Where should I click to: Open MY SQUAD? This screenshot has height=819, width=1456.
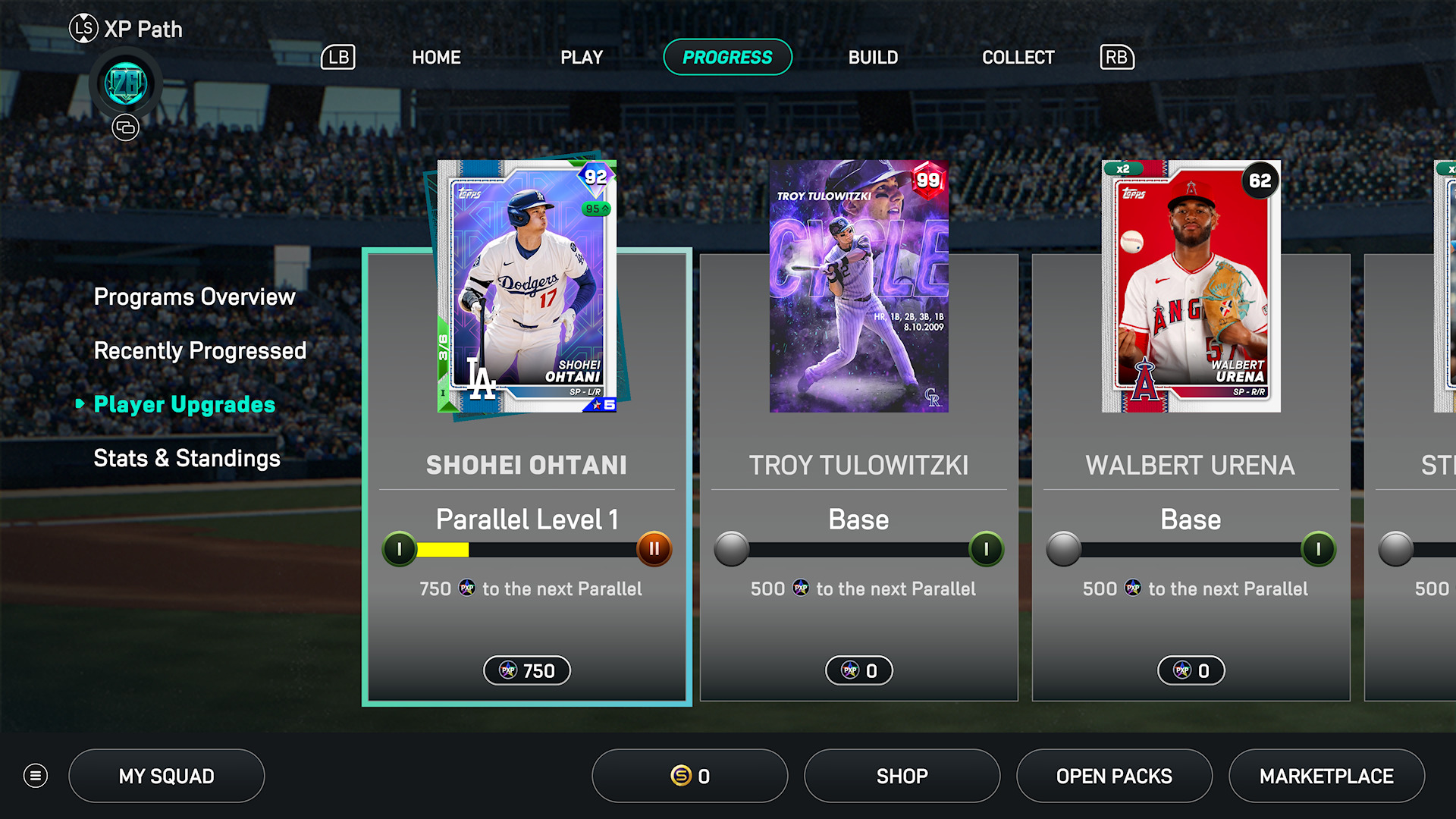coord(167,776)
